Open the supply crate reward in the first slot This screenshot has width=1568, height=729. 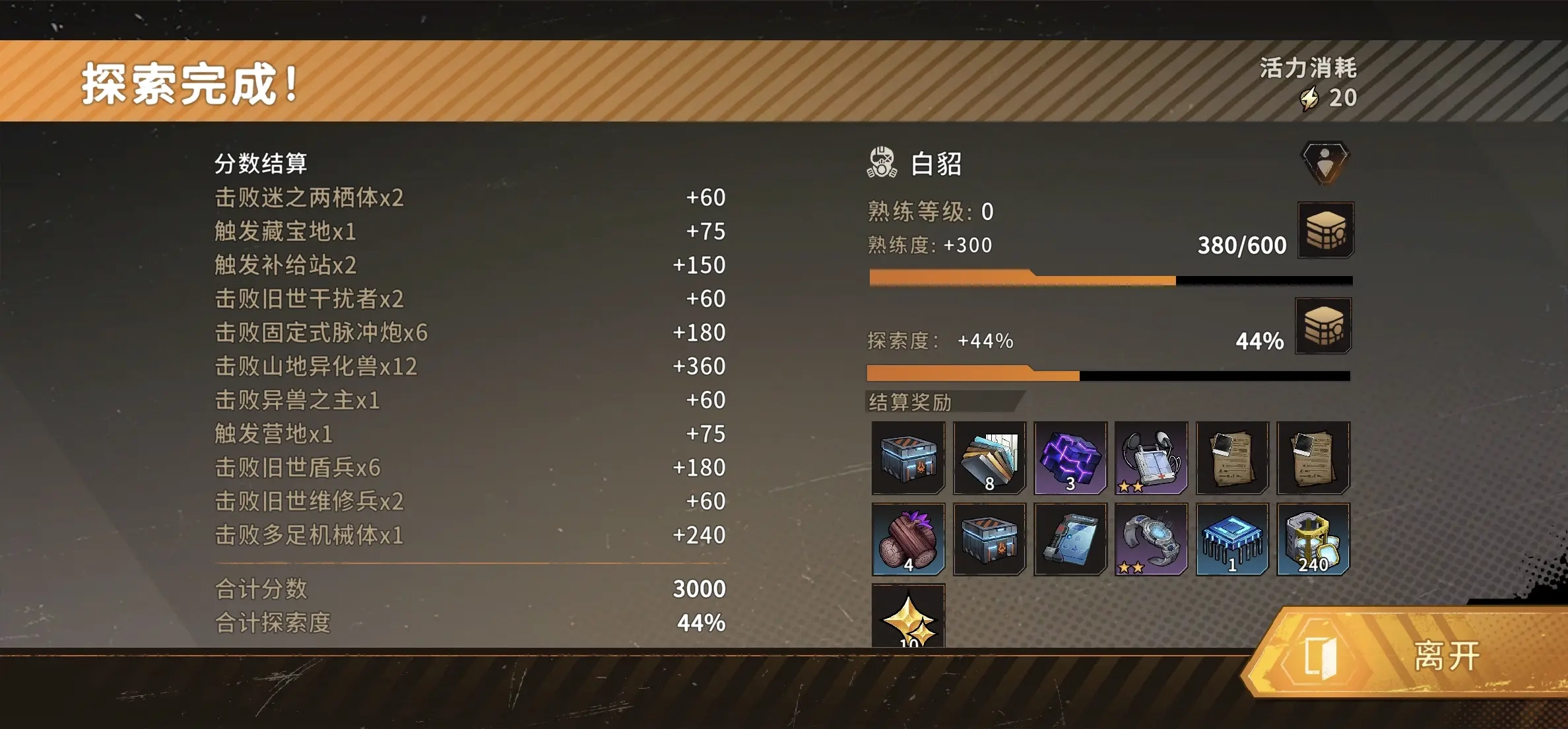(x=908, y=458)
